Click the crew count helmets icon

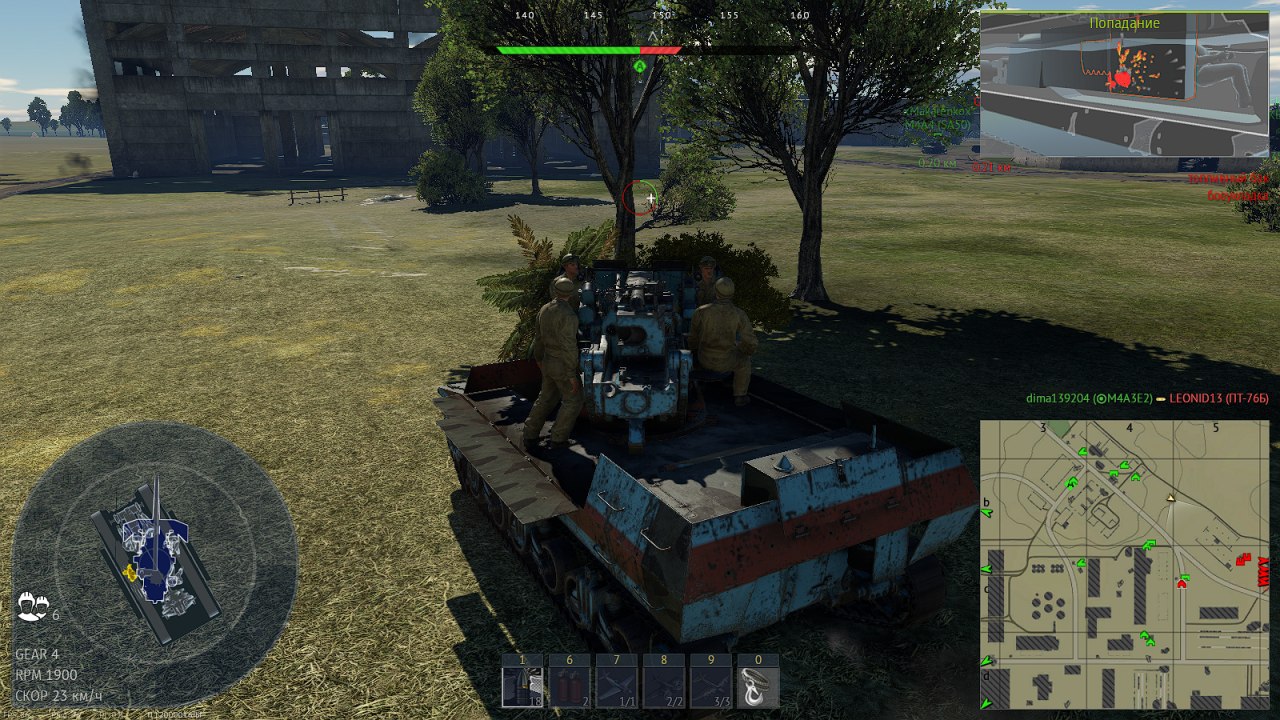pyautogui.click(x=33, y=606)
